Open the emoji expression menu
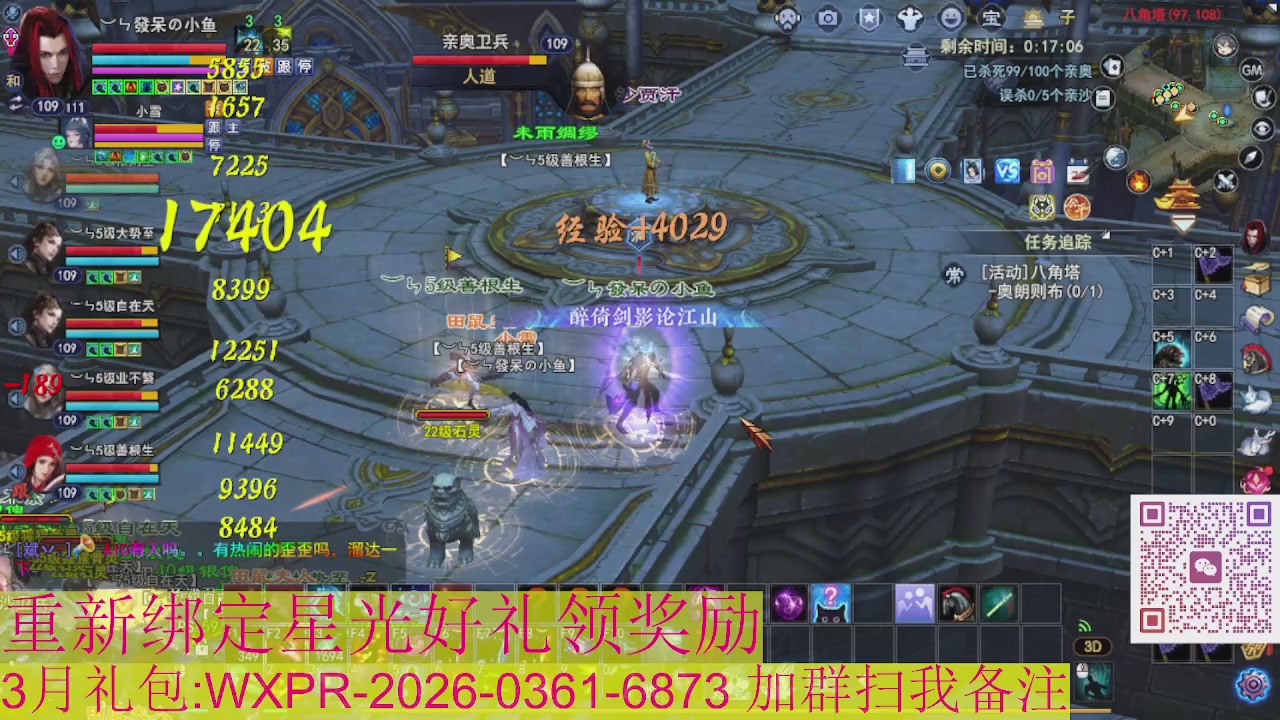 [x=951, y=18]
